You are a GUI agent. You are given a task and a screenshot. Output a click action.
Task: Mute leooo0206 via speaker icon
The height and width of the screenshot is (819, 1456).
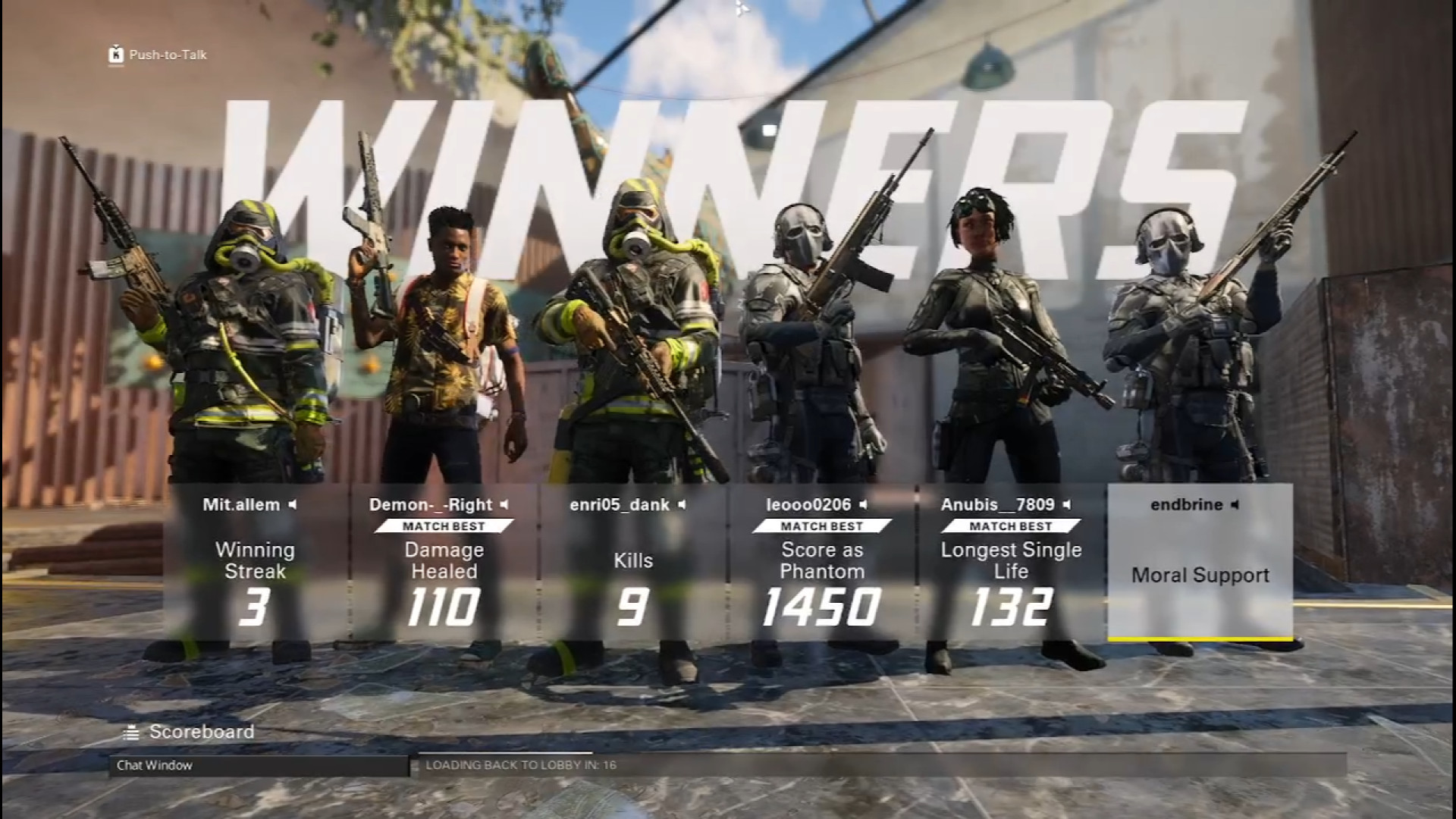point(863,505)
